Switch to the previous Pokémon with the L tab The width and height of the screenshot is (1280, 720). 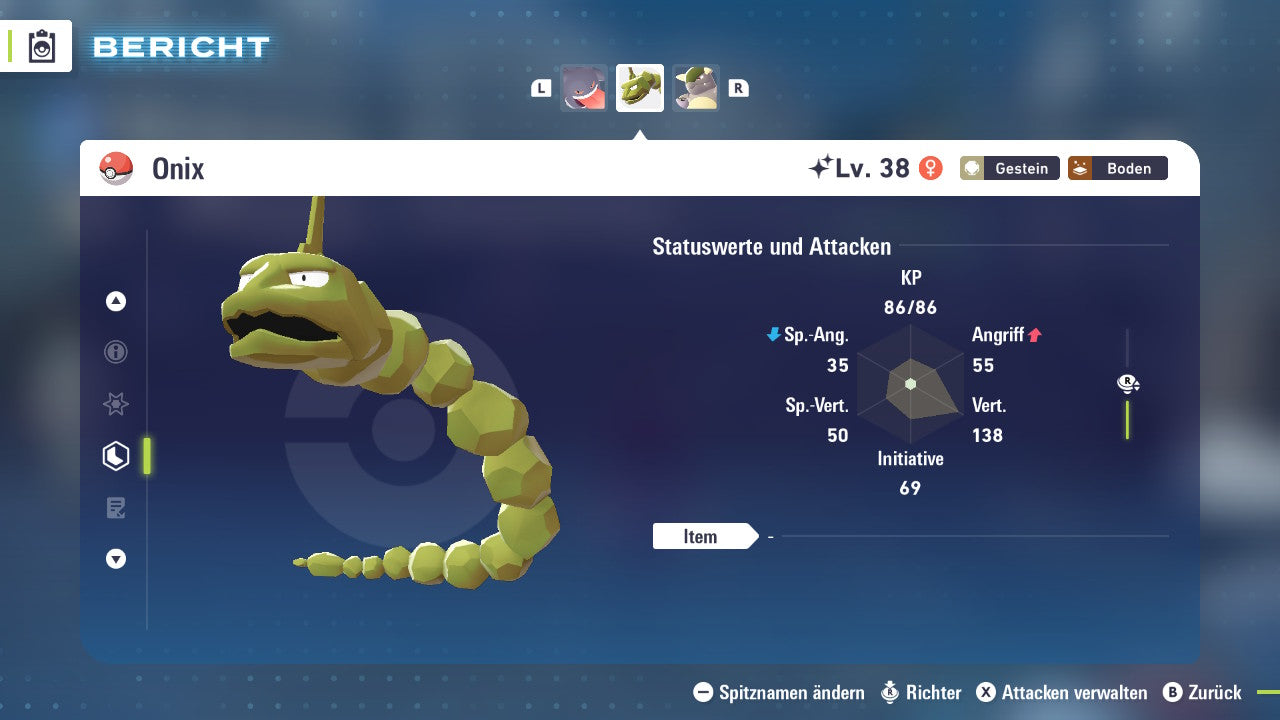(x=540, y=88)
